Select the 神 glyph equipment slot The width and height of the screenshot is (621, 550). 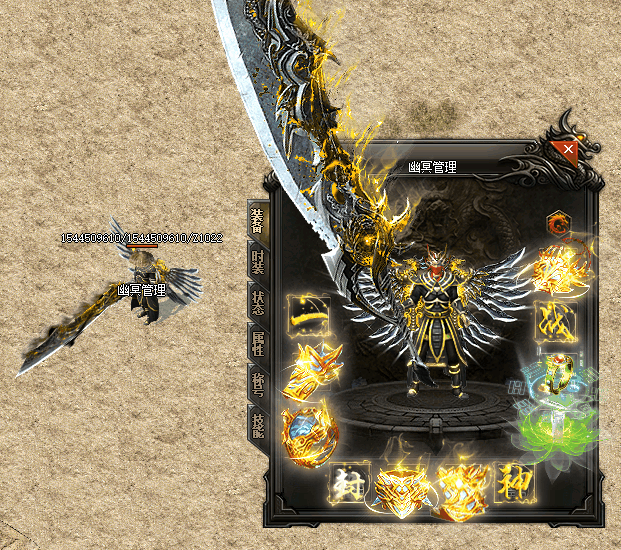pyautogui.click(x=515, y=484)
